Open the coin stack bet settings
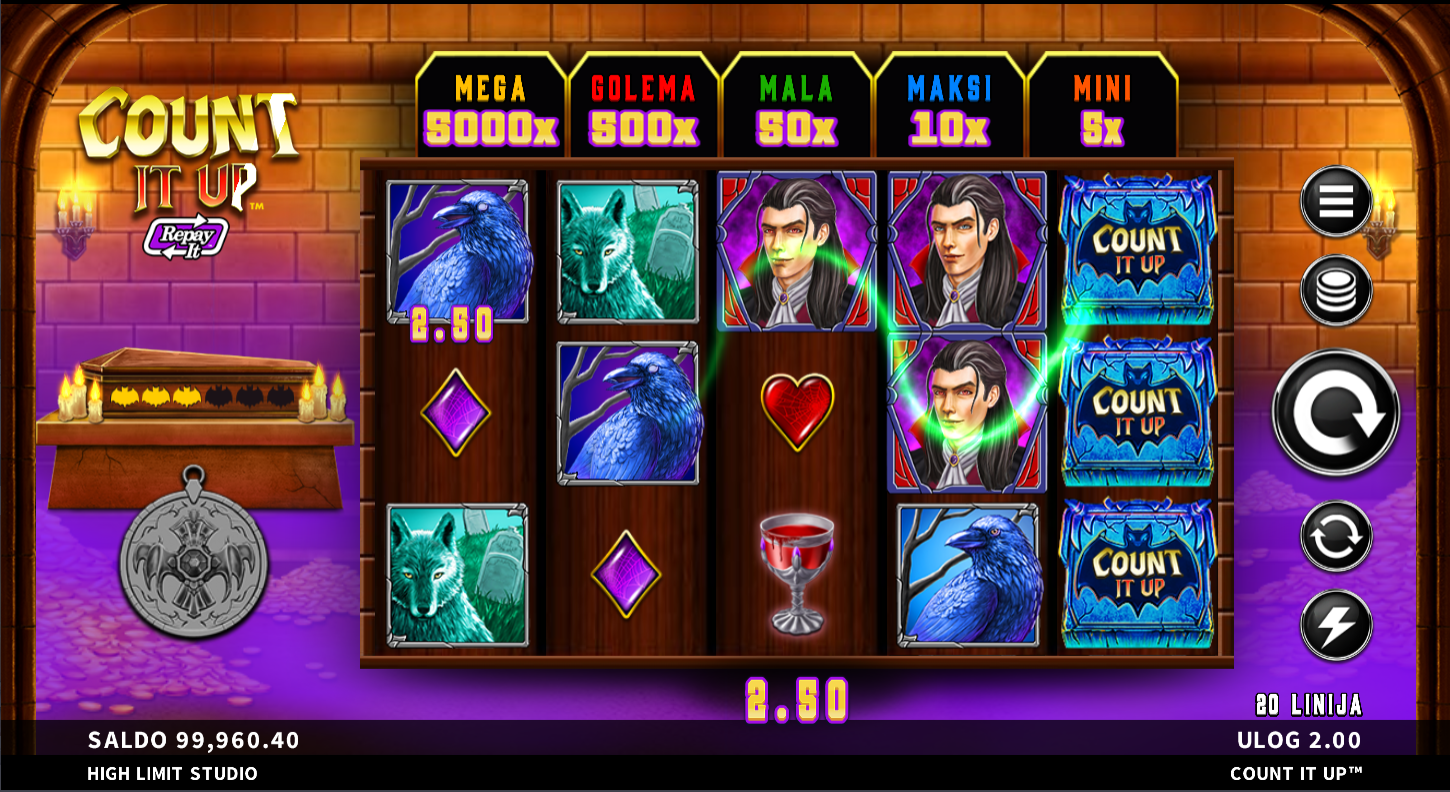1450x792 pixels. [x=1336, y=290]
